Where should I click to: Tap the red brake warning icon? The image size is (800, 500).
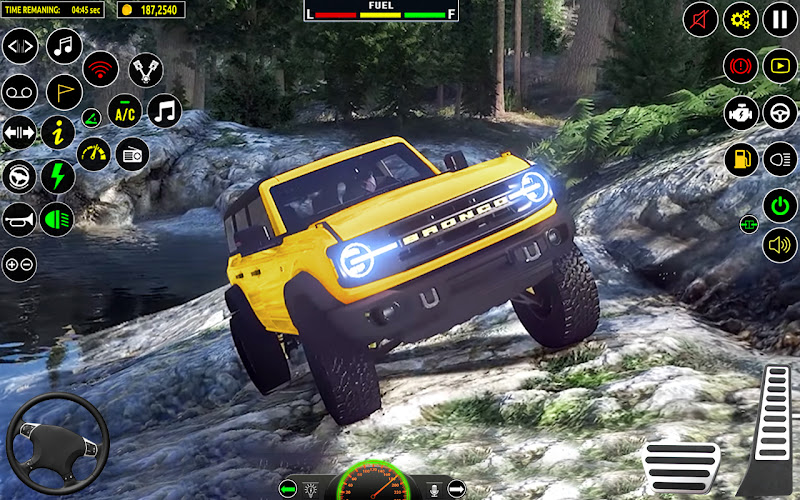741,66
